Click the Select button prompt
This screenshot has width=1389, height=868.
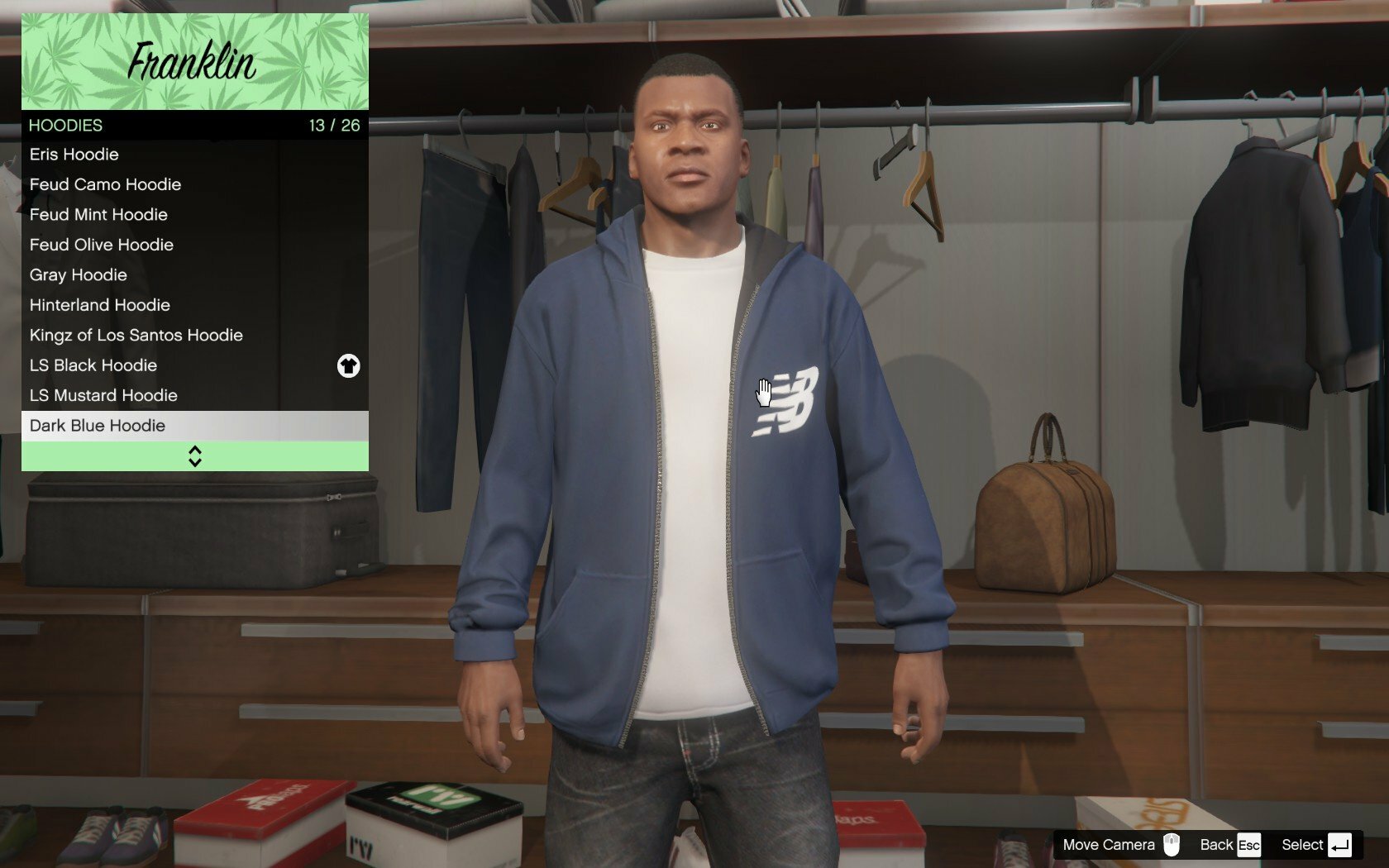coord(1316,845)
